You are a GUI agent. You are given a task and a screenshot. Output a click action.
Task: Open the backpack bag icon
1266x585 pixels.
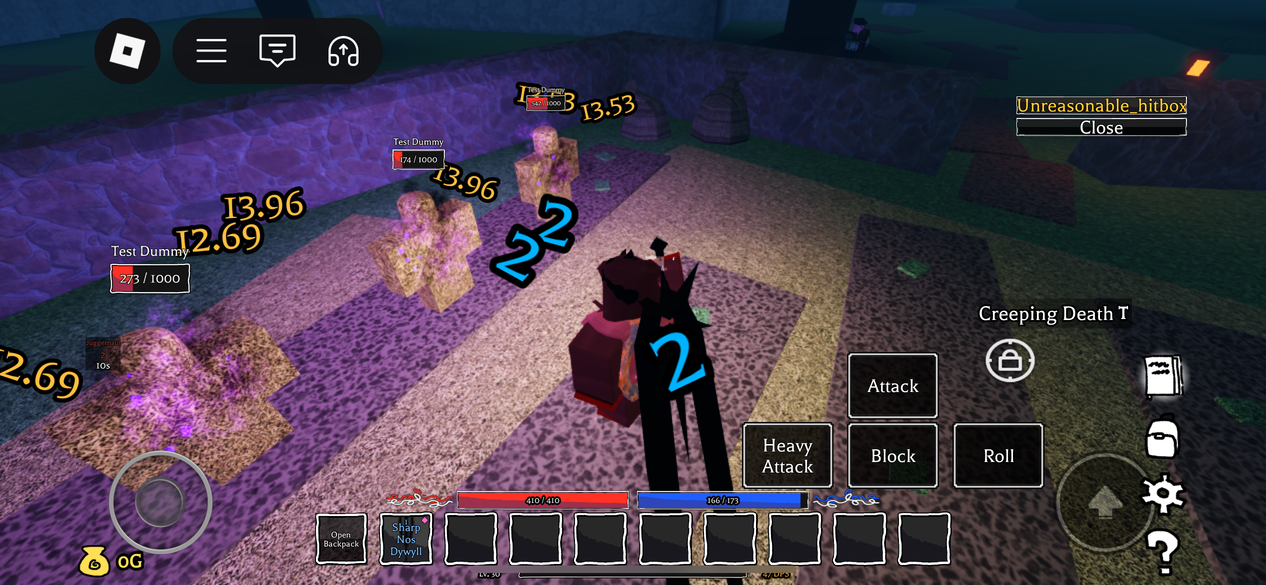tap(1162, 437)
